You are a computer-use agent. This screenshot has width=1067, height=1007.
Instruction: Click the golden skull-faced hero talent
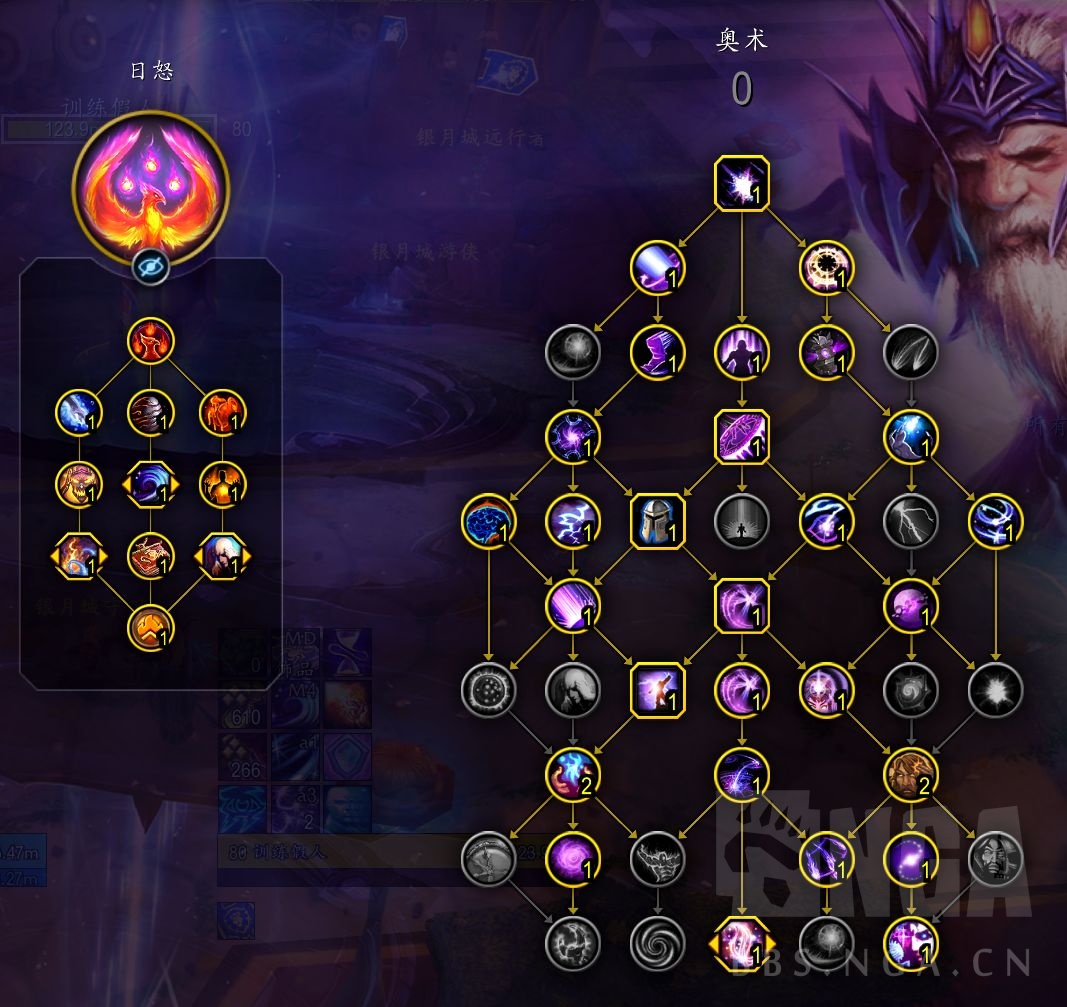click(79, 484)
